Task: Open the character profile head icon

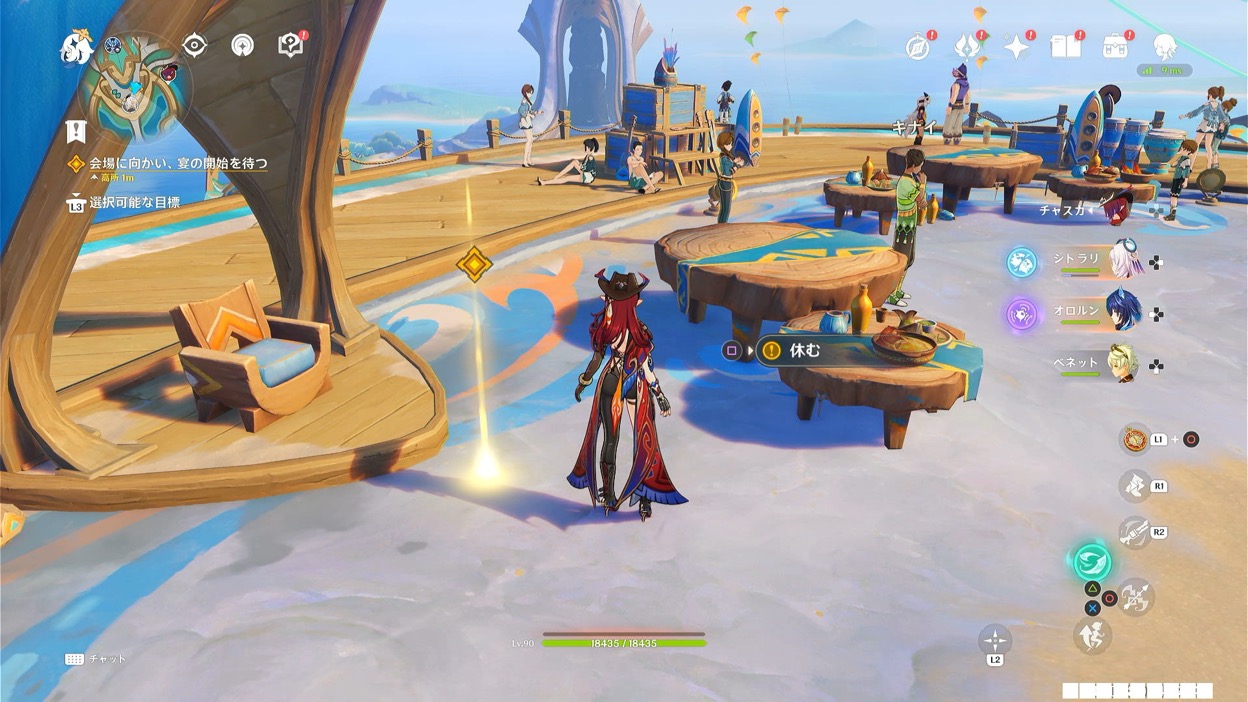Action: (x=1164, y=46)
